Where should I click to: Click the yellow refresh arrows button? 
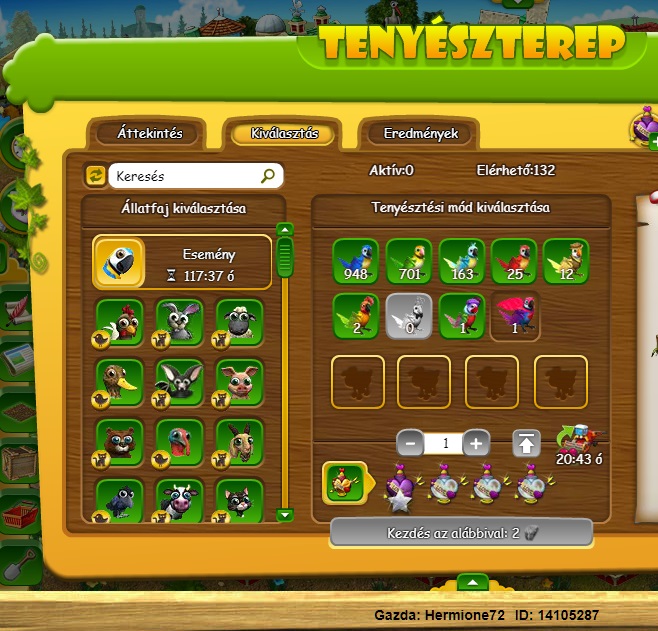pos(96,176)
